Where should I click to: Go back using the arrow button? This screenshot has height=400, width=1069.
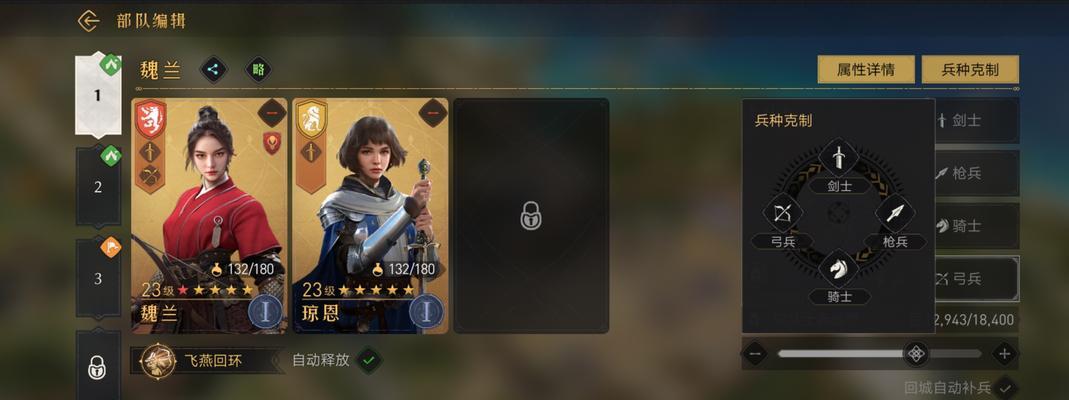coord(89,21)
